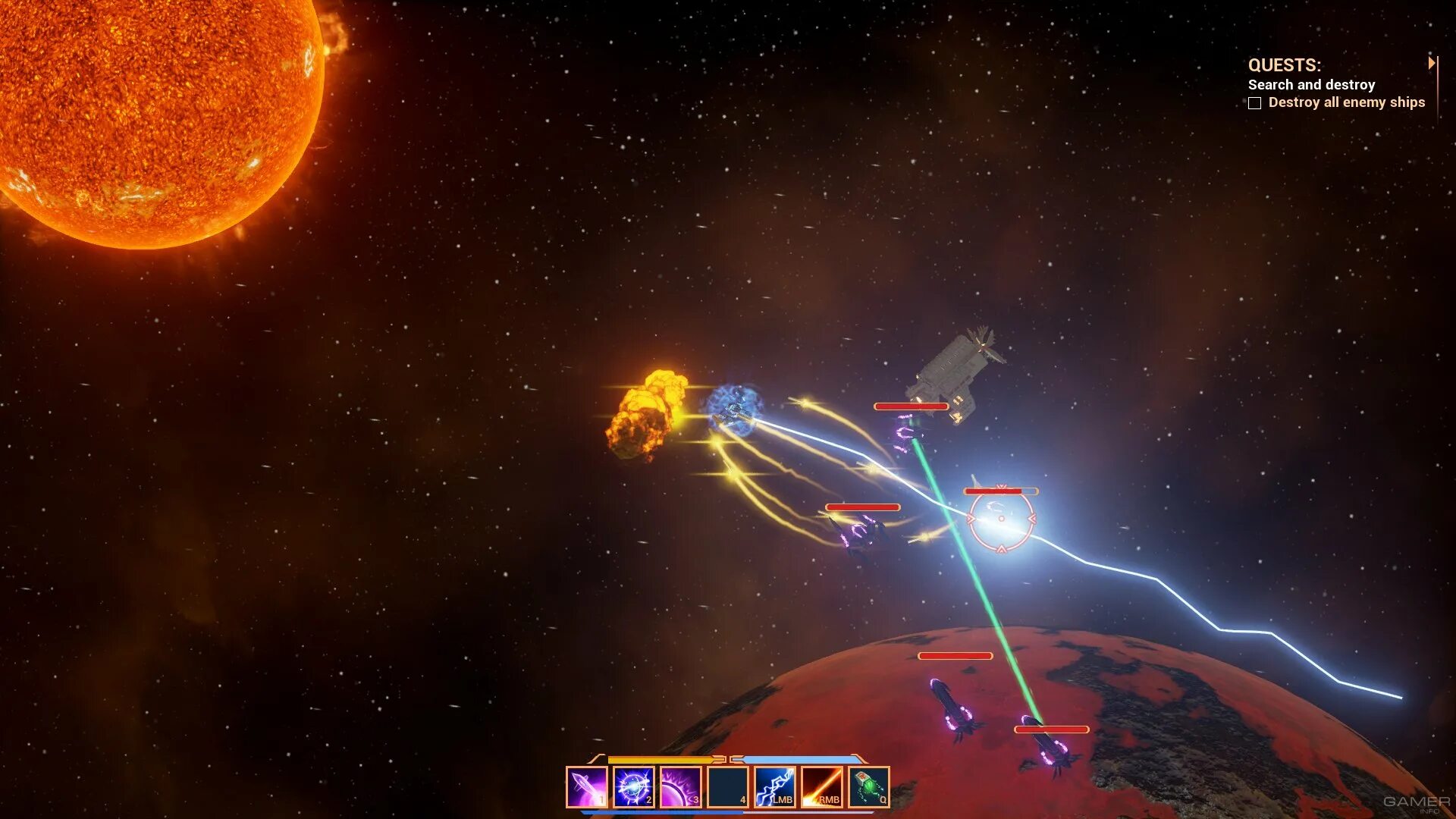Click the Destroy all enemy ships objective
This screenshot has height=819, width=1456.
click(1346, 102)
